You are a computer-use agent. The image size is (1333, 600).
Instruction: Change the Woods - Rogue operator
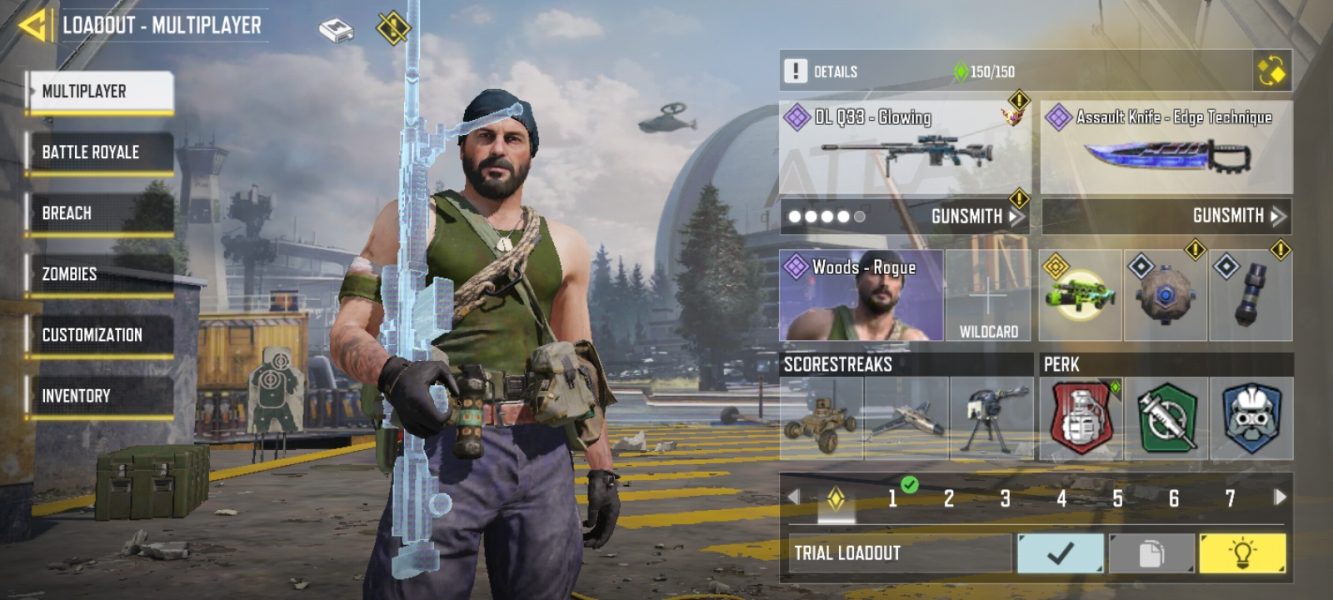(861, 296)
